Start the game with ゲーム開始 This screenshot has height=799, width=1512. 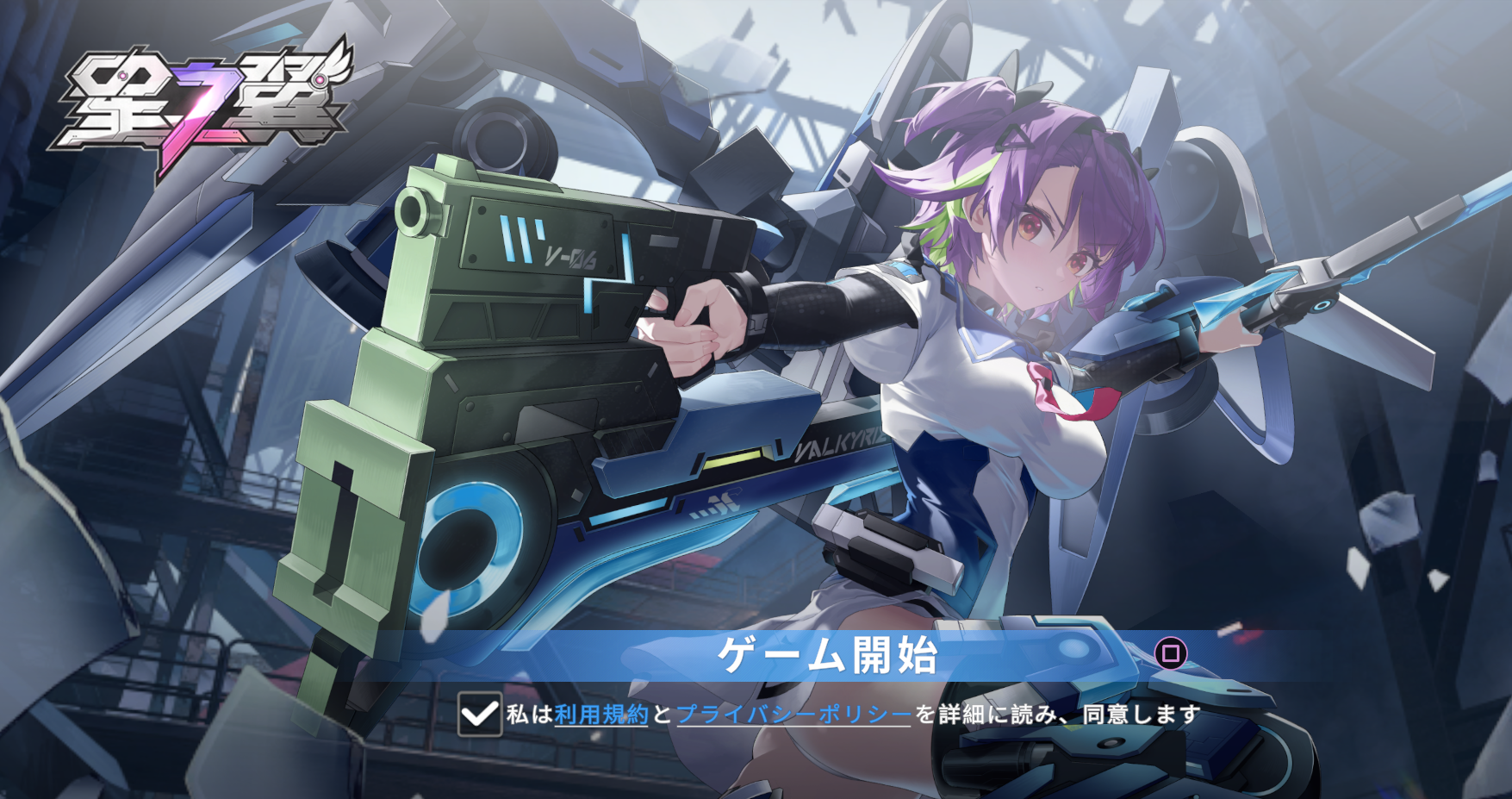(827, 656)
